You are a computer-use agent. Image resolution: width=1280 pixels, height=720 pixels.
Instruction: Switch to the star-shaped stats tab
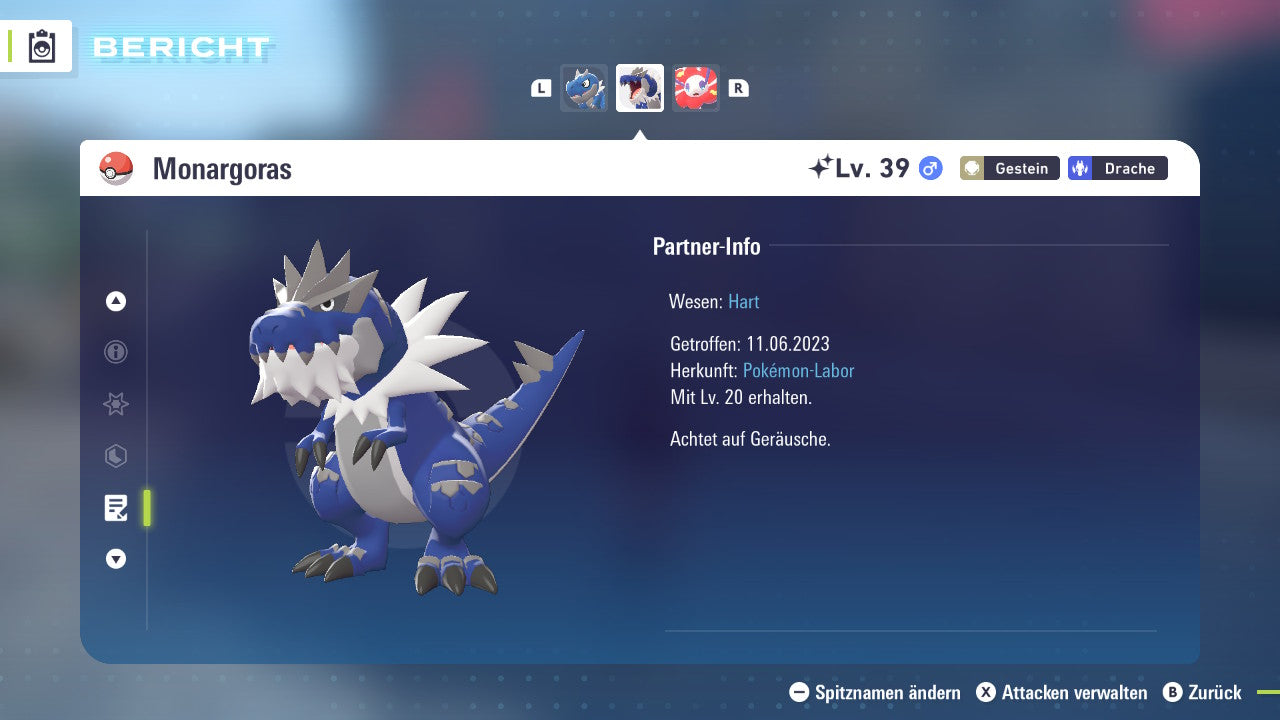click(116, 404)
